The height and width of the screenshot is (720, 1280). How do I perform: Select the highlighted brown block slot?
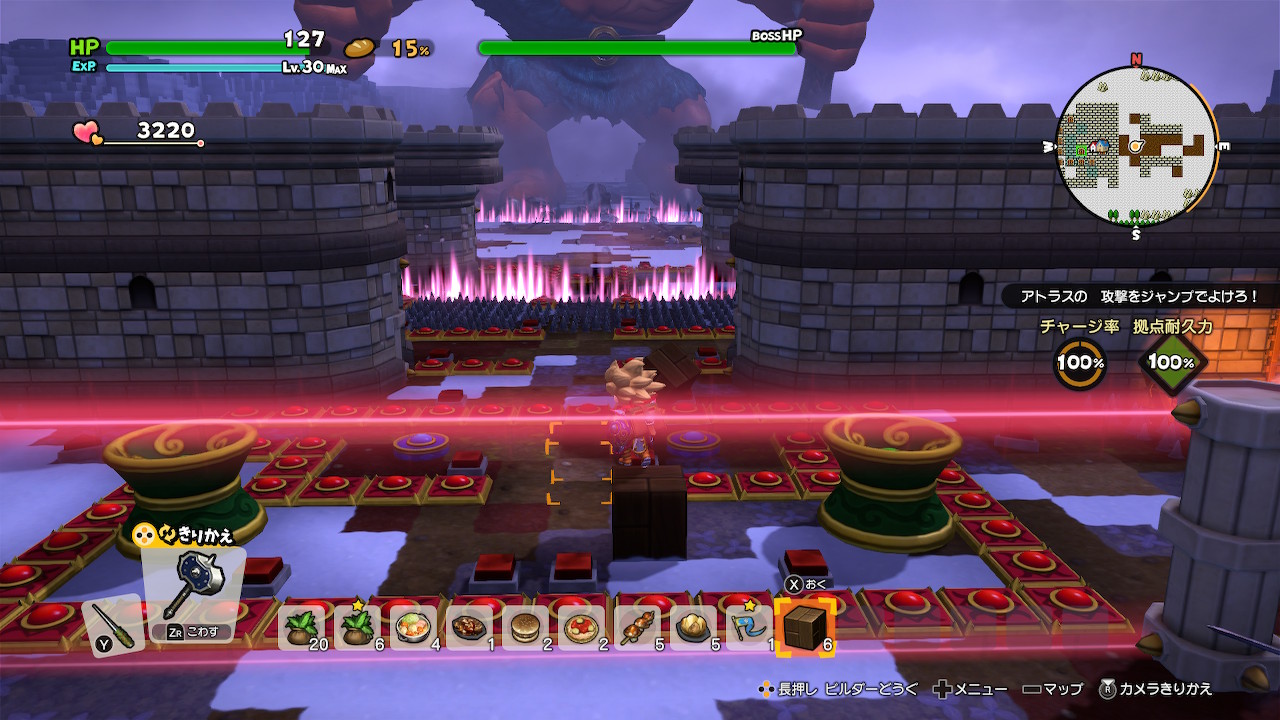(805, 628)
